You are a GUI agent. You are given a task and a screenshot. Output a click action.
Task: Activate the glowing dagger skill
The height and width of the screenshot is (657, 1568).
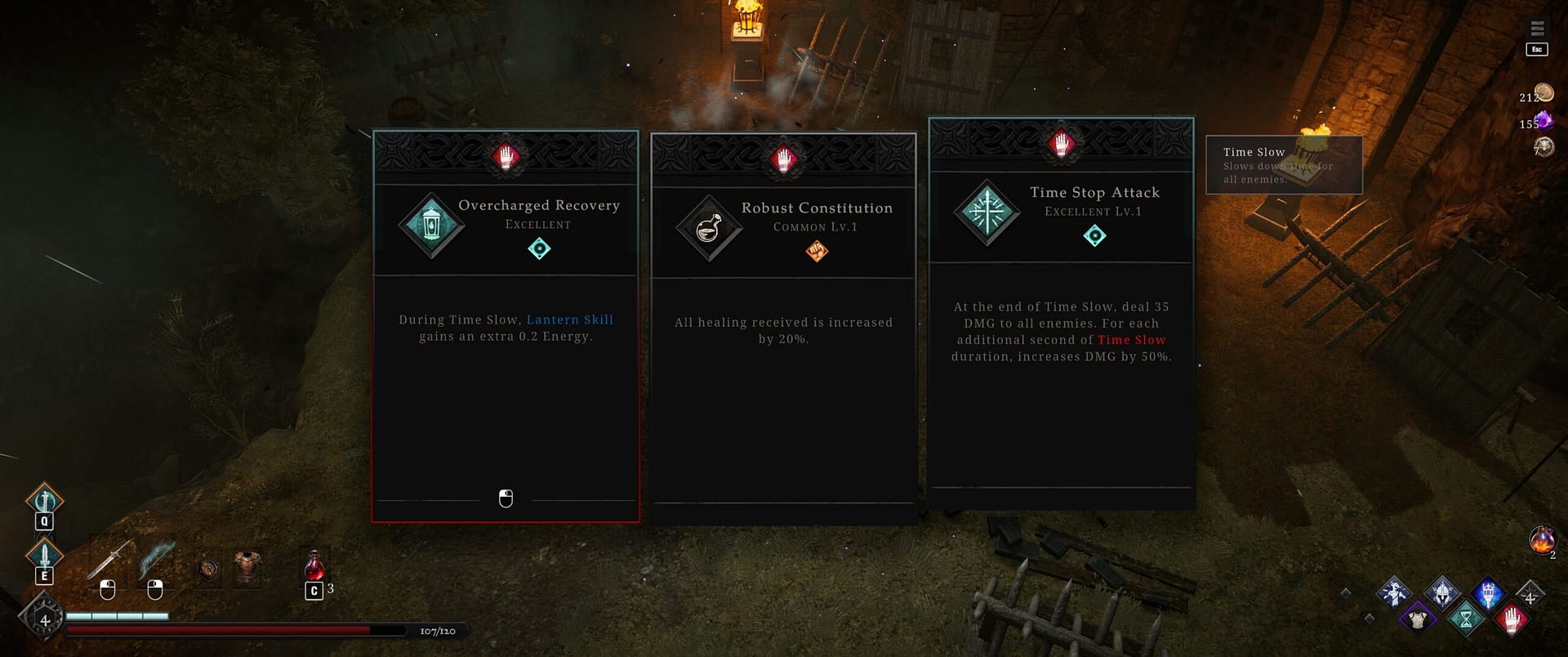click(x=44, y=556)
